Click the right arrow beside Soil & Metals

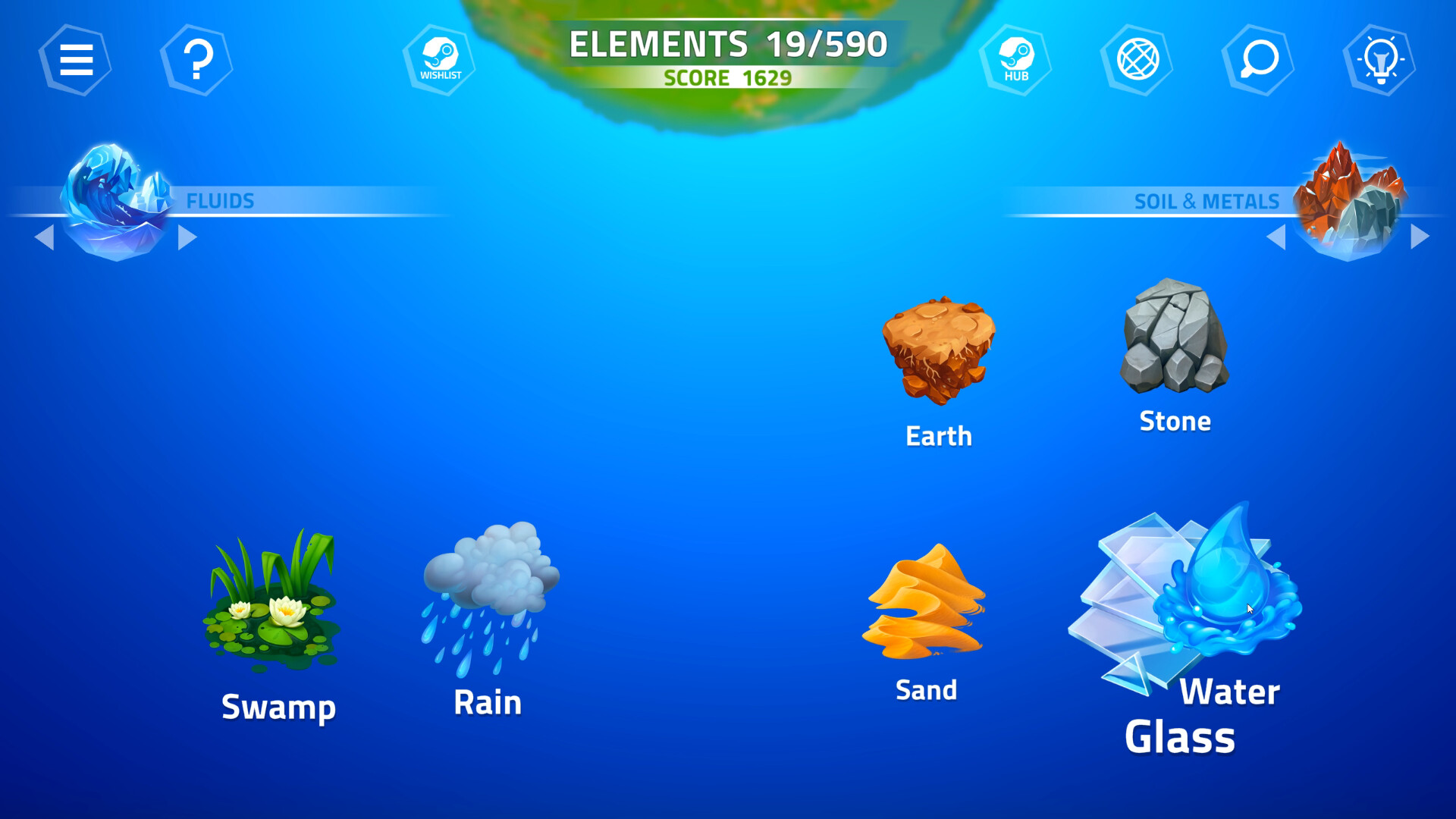(x=1420, y=236)
